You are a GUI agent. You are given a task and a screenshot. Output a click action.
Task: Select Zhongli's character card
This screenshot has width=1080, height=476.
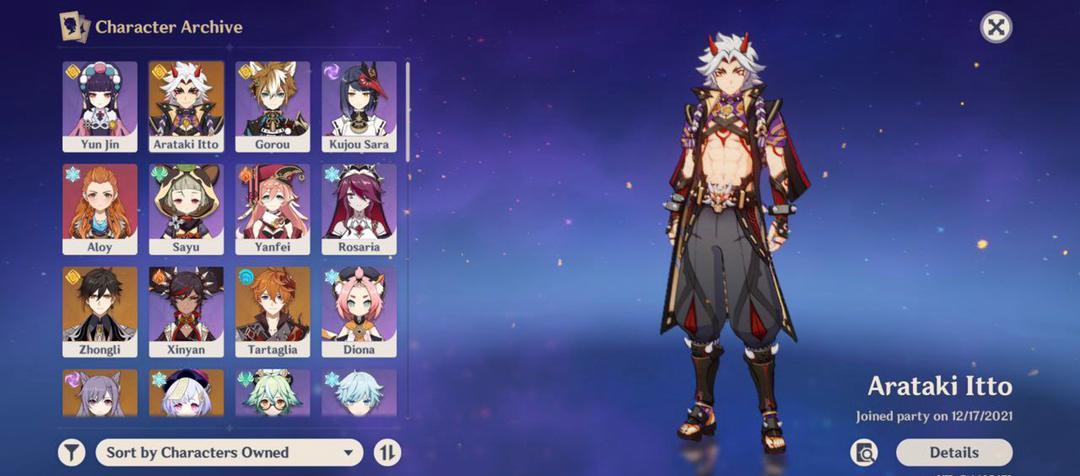[100, 311]
